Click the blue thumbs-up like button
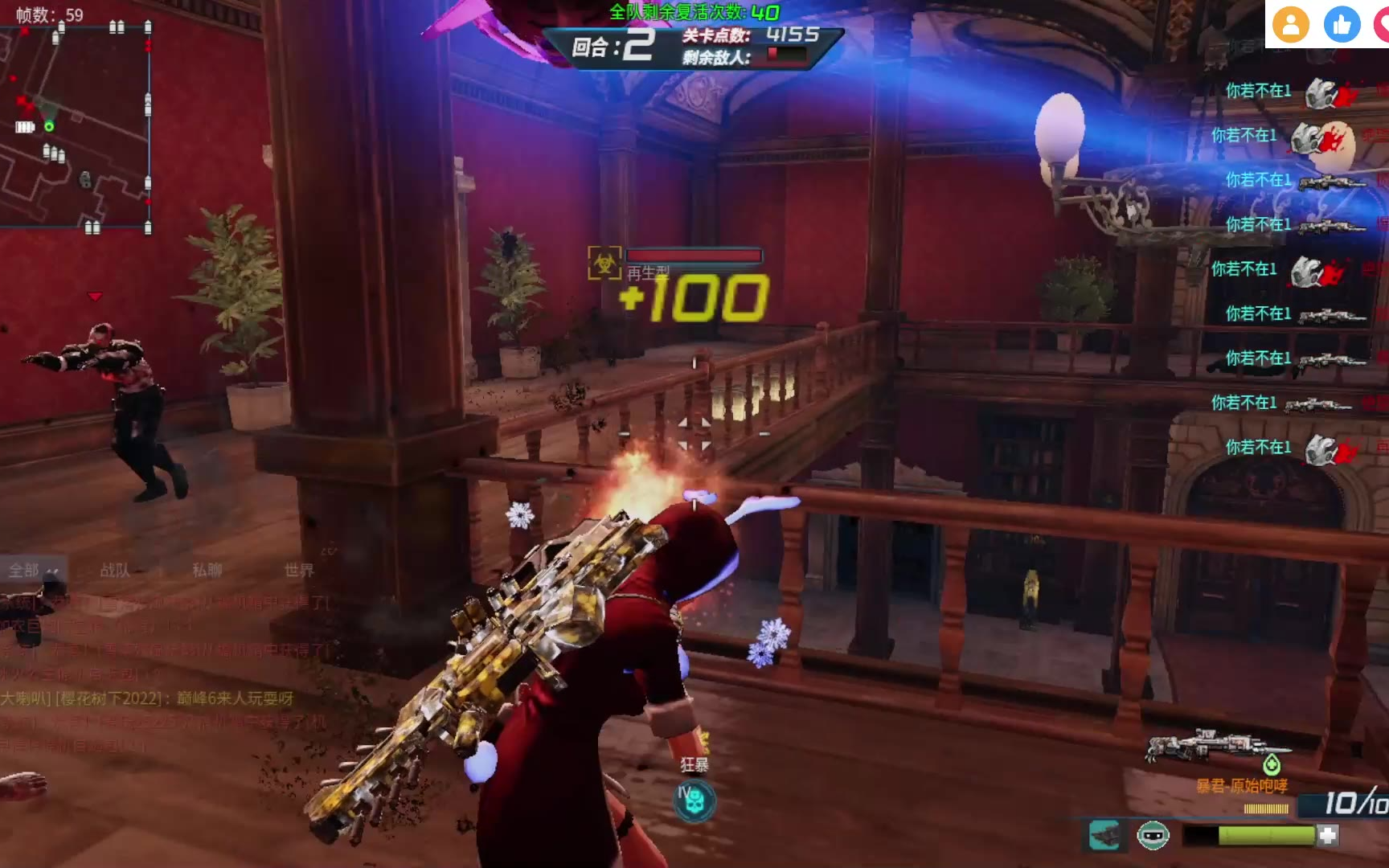The height and width of the screenshot is (868, 1389). click(1342, 25)
